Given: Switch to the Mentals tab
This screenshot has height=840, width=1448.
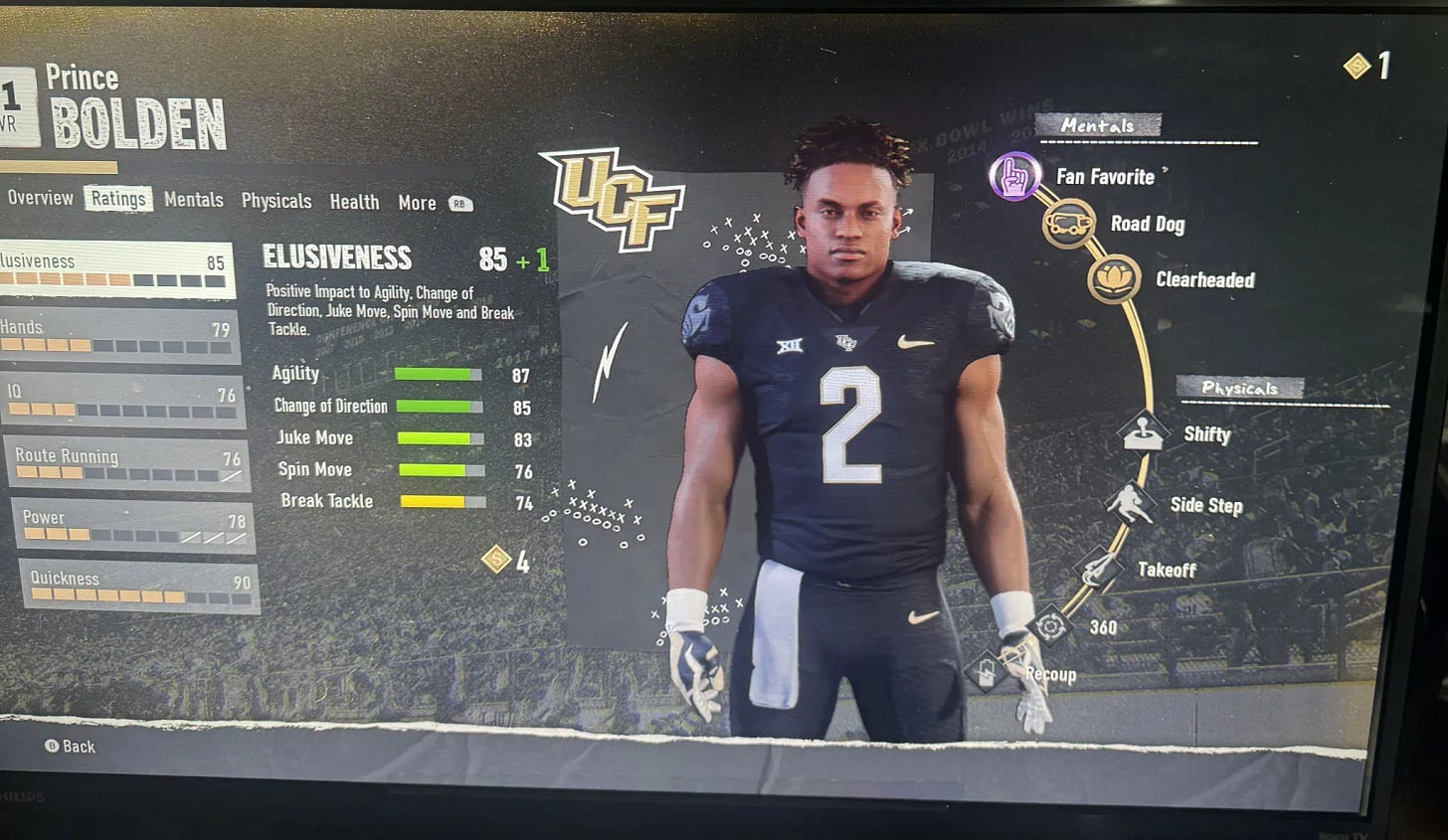Looking at the screenshot, I should [193, 200].
